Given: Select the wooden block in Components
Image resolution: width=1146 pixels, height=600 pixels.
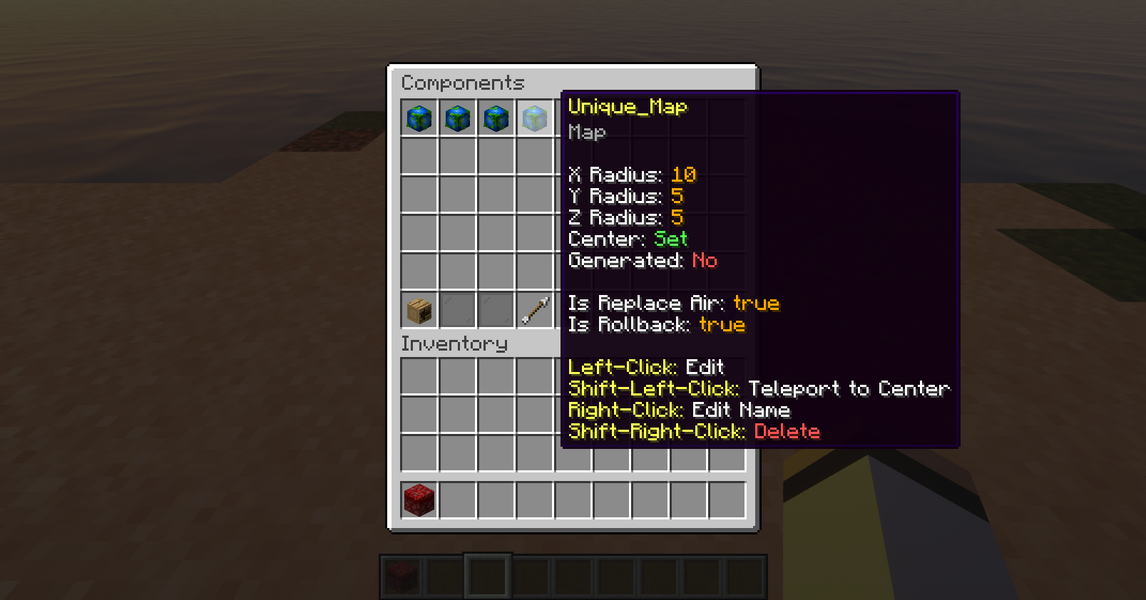Looking at the screenshot, I should [419, 311].
